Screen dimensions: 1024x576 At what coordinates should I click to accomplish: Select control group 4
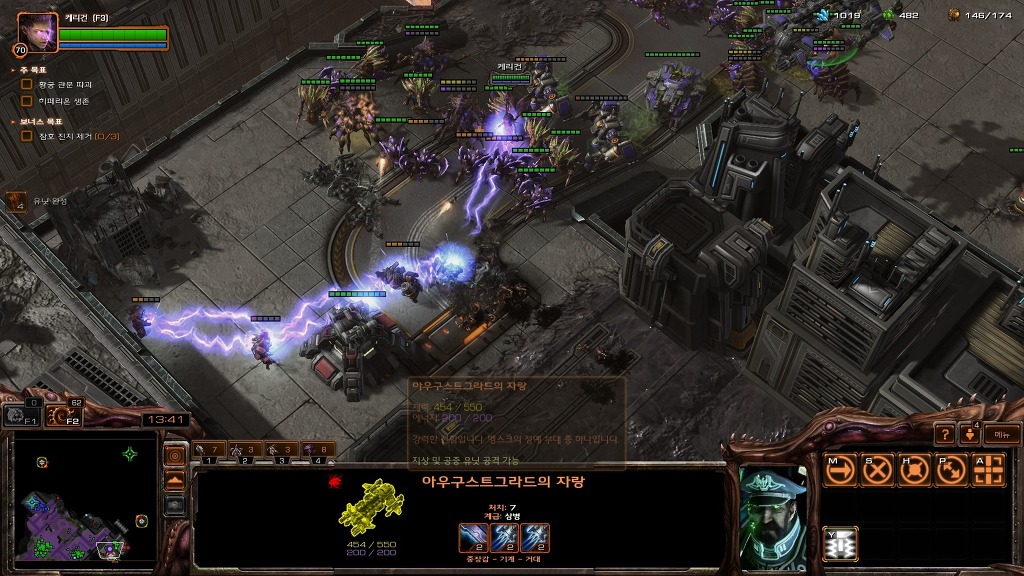click(320, 452)
